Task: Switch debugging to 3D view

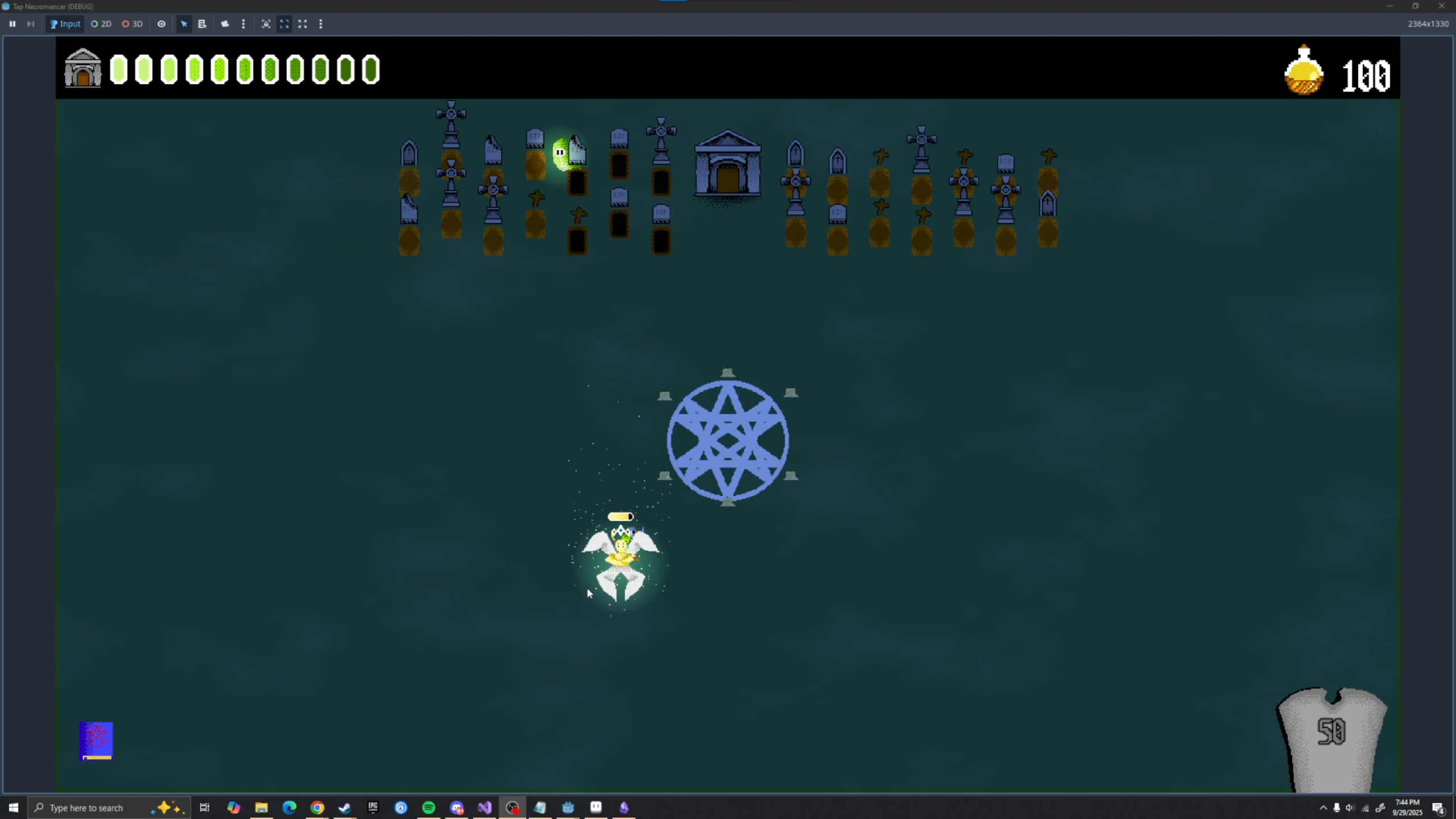Action: tap(131, 24)
